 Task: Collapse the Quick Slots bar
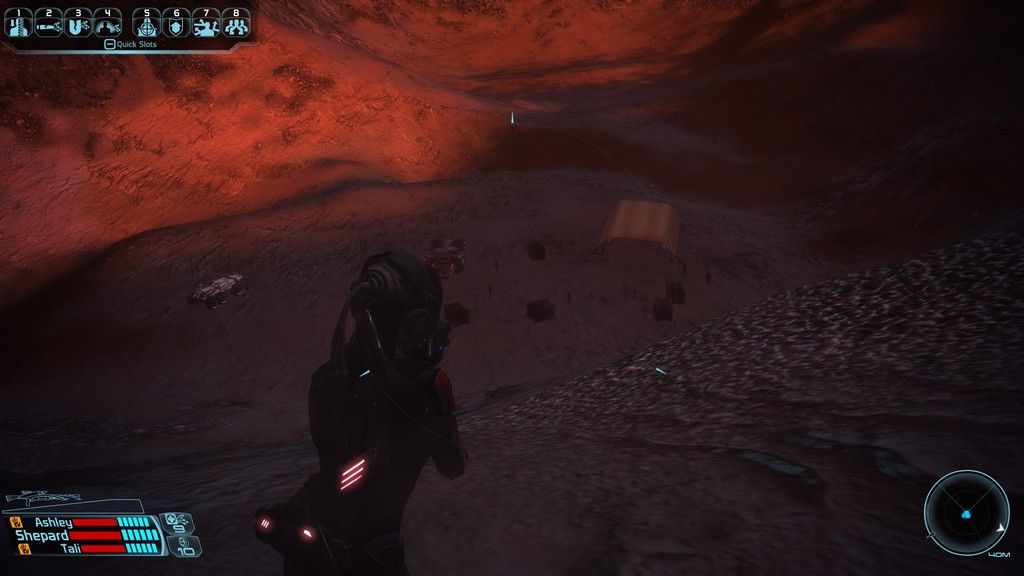pyautogui.click(x=109, y=44)
